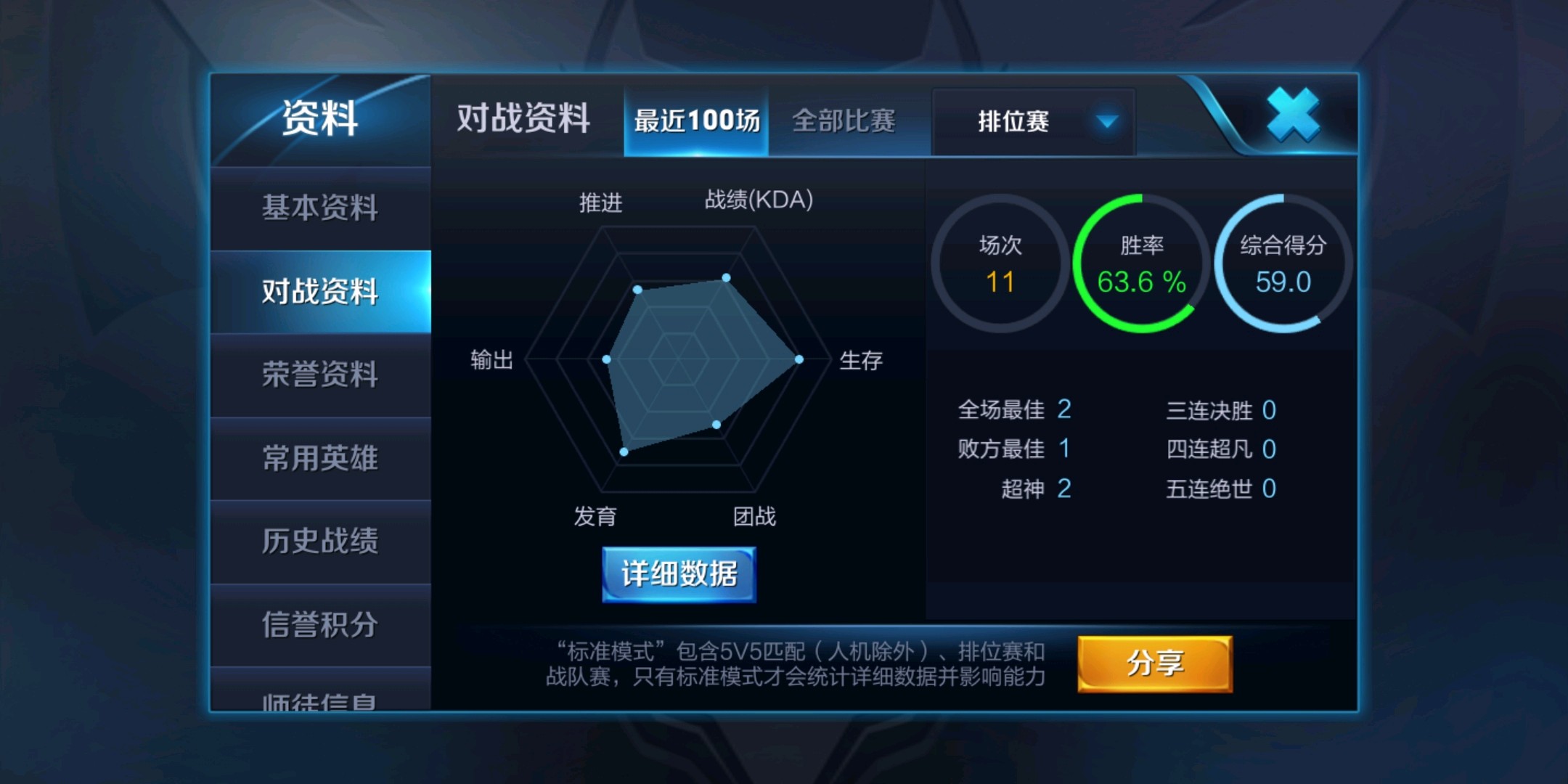1568x784 pixels.
Task: Switch to the 基本资料 sidebar tab
Action: click(x=322, y=207)
